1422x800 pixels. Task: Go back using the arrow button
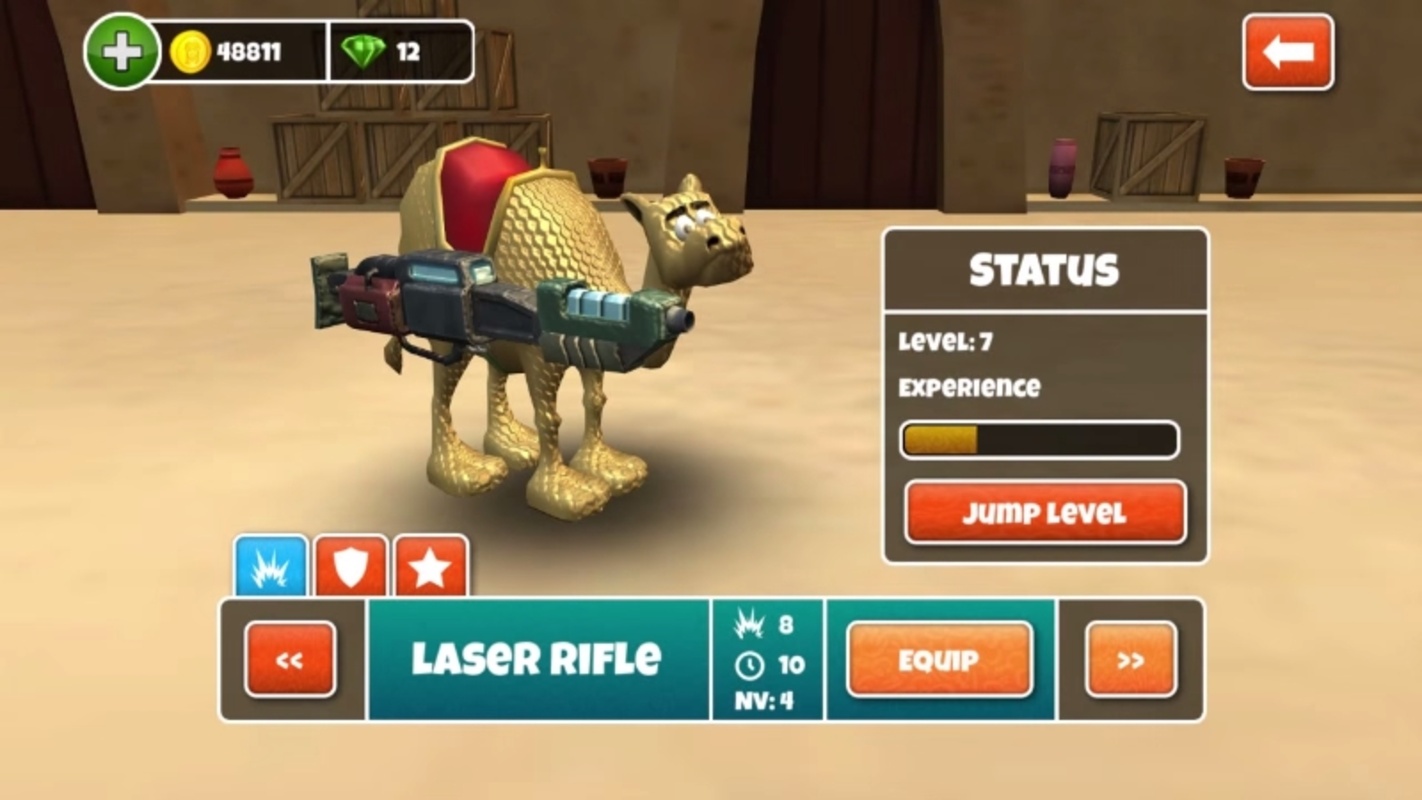(1287, 52)
